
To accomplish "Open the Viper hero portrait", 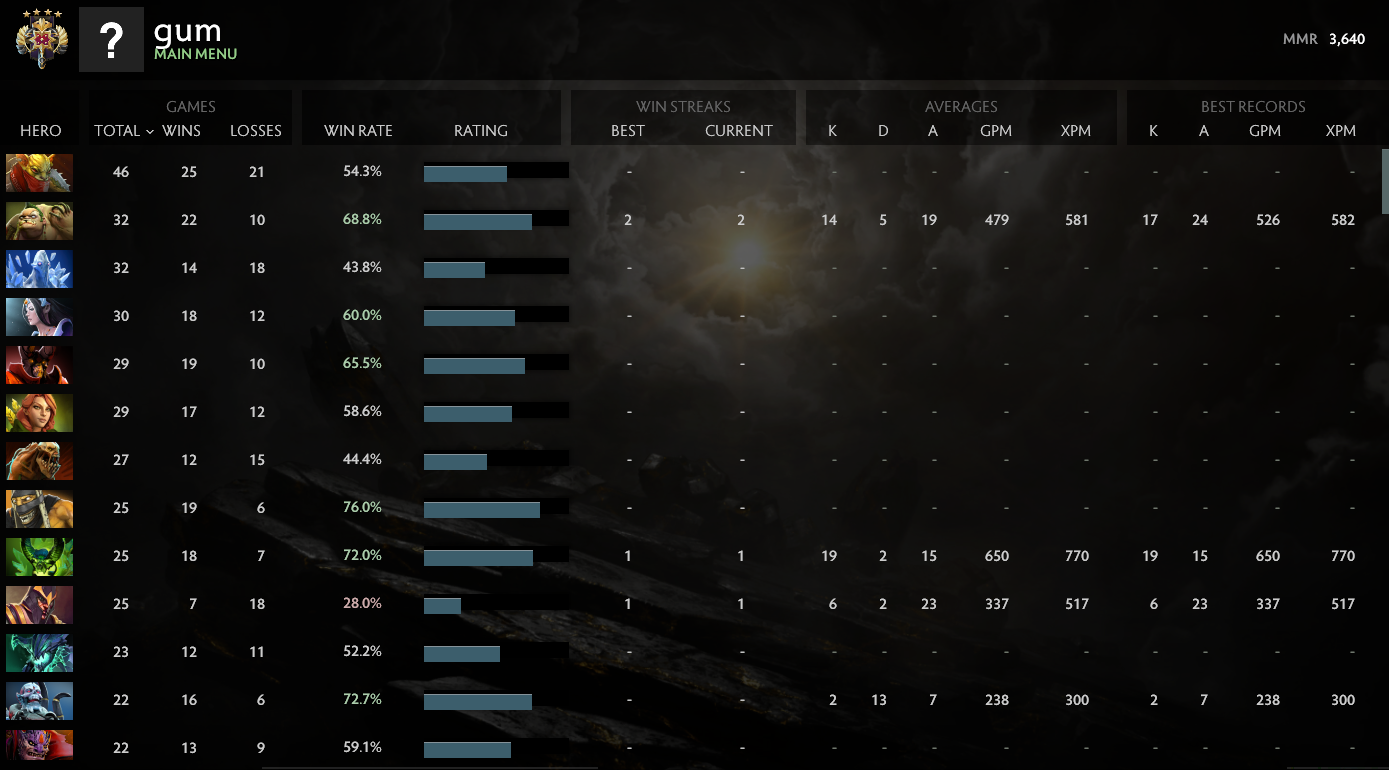I will [39, 556].
